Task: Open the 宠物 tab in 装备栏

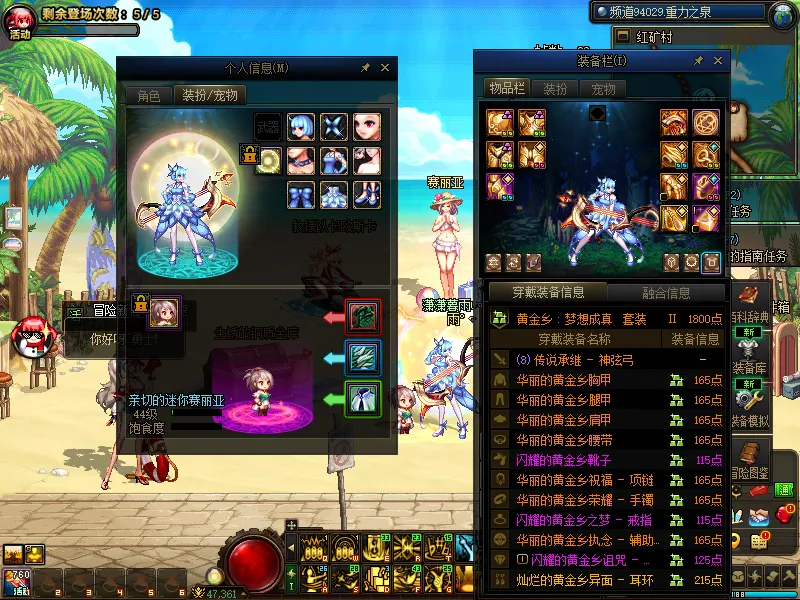Action: [x=603, y=88]
